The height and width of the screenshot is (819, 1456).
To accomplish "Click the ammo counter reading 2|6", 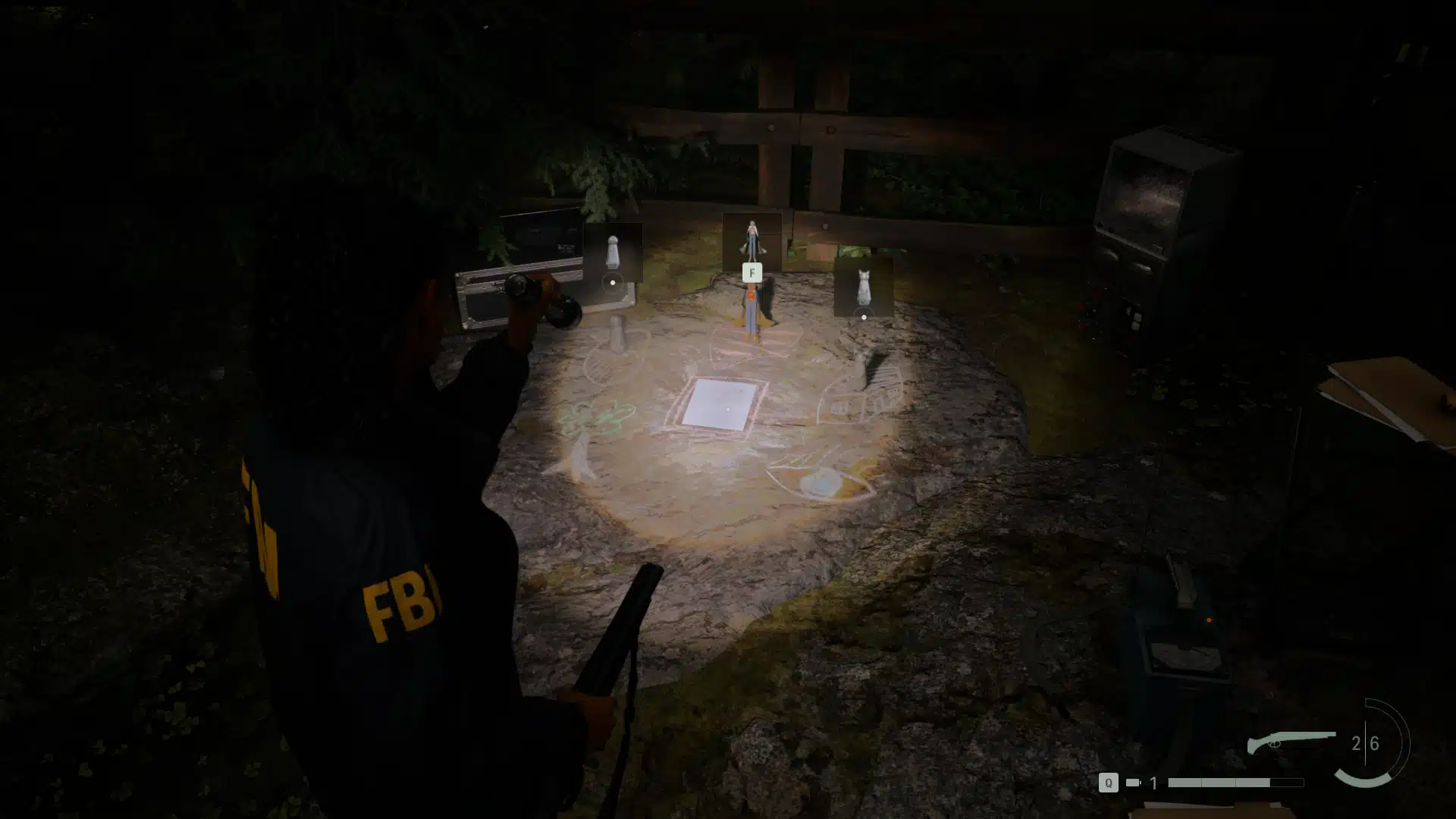I will 1366,742.
